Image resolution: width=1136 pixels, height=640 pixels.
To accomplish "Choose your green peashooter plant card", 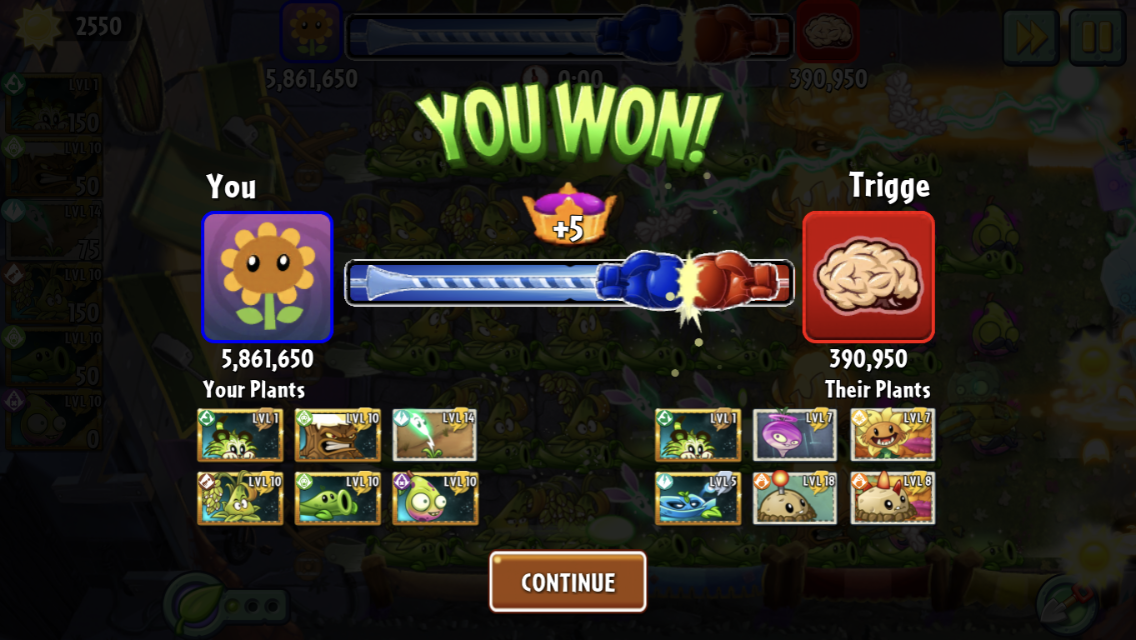I will tap(337, 498).
